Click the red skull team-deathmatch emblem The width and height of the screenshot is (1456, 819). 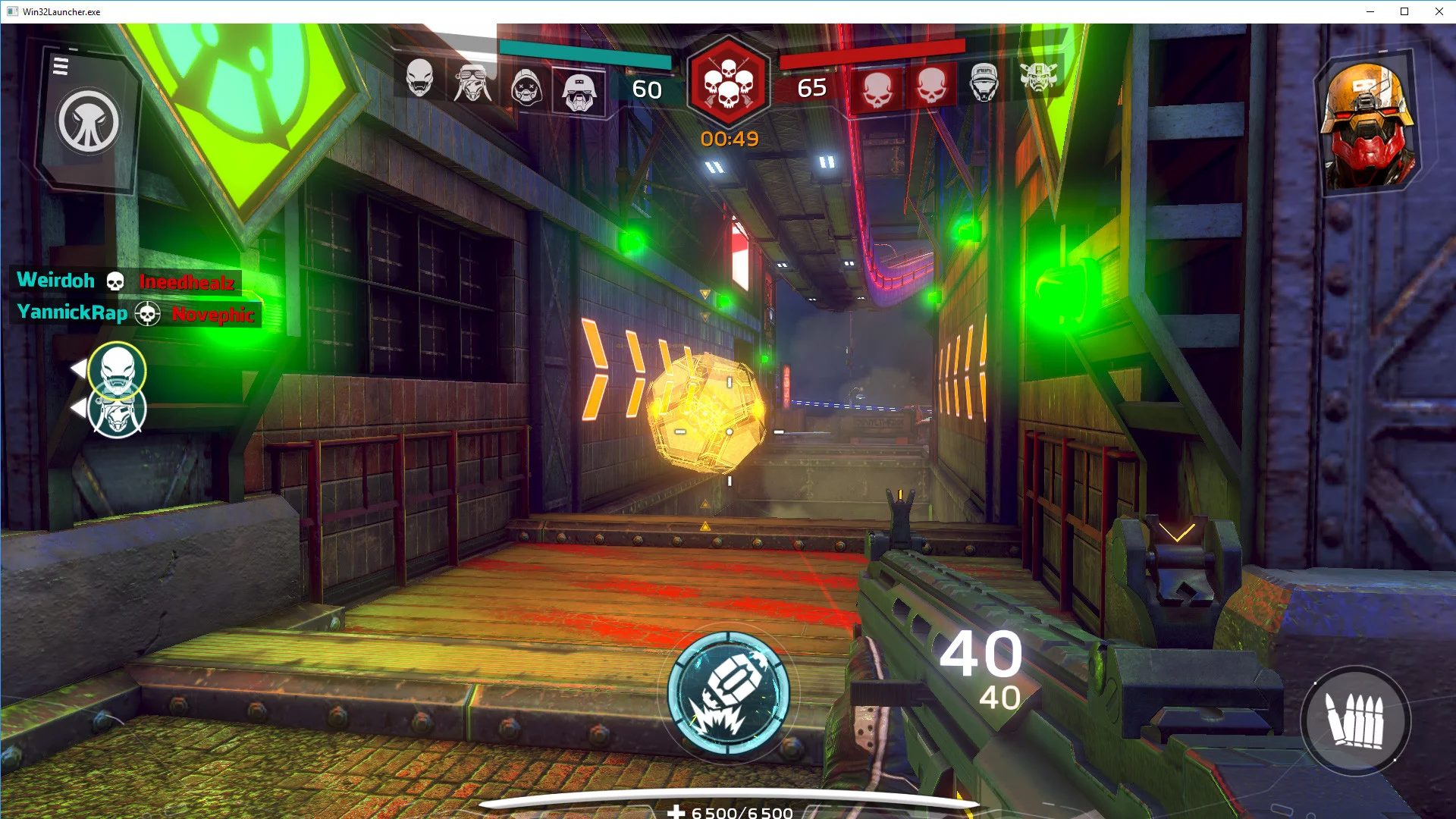point(728,82)
